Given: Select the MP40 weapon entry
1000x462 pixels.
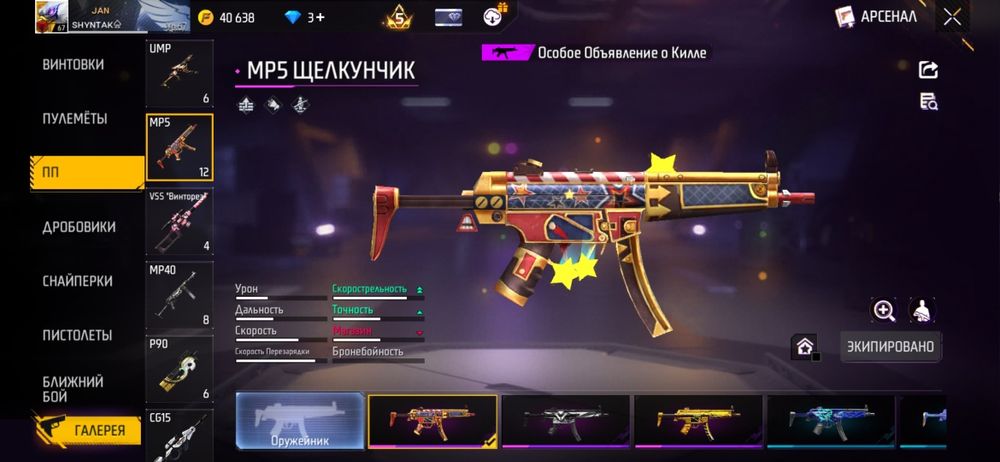Looking at the screenshot, I should [x=179, y=295].
